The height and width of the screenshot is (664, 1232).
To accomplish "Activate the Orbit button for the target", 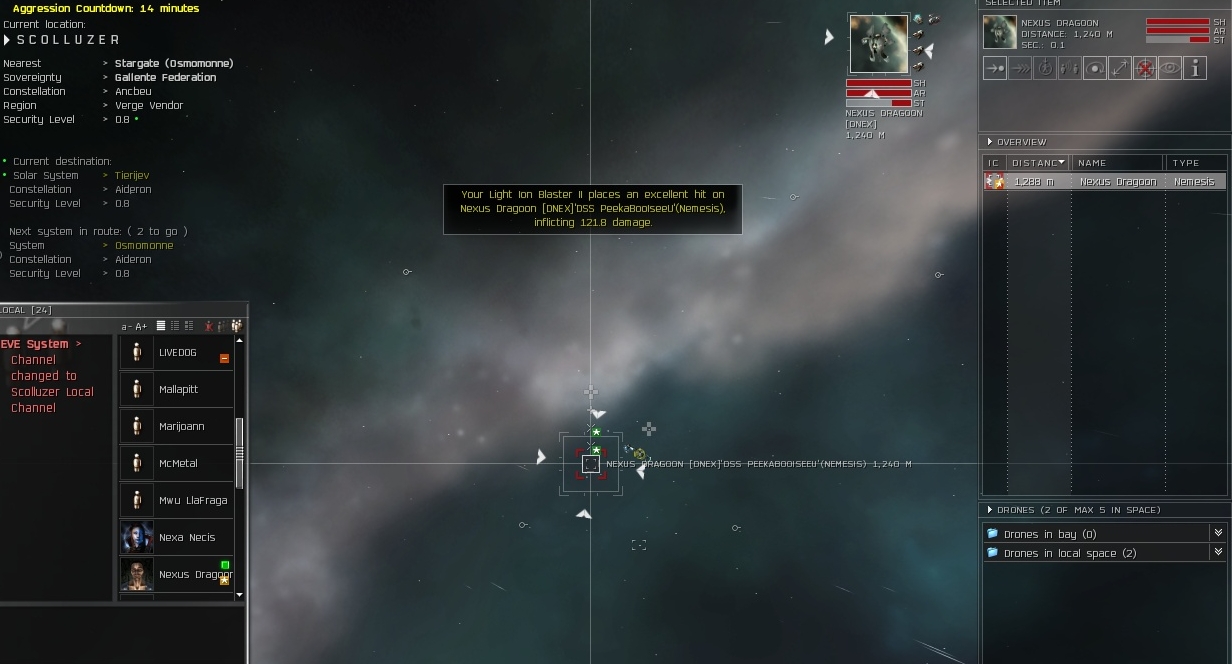I will [x=1095, y=68].
